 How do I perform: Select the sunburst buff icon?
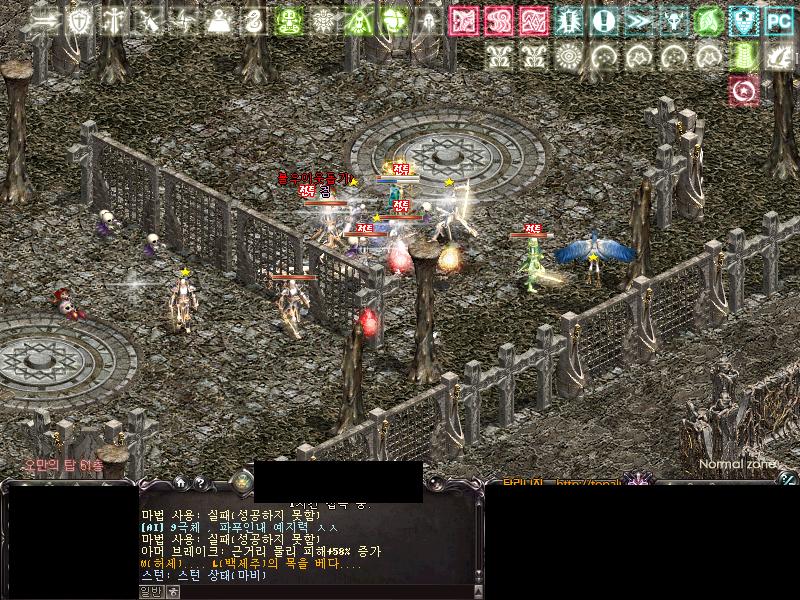(x=568, y=55)
